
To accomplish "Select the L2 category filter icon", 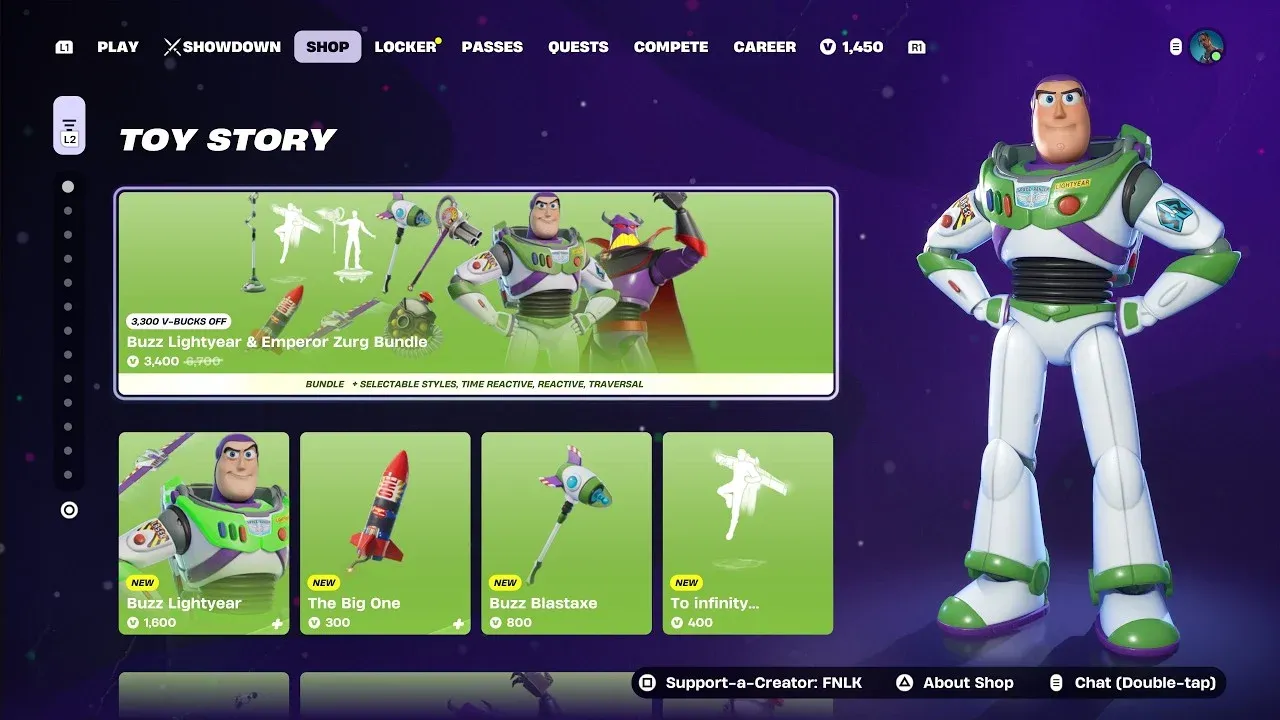I will (x=68, y=124).
